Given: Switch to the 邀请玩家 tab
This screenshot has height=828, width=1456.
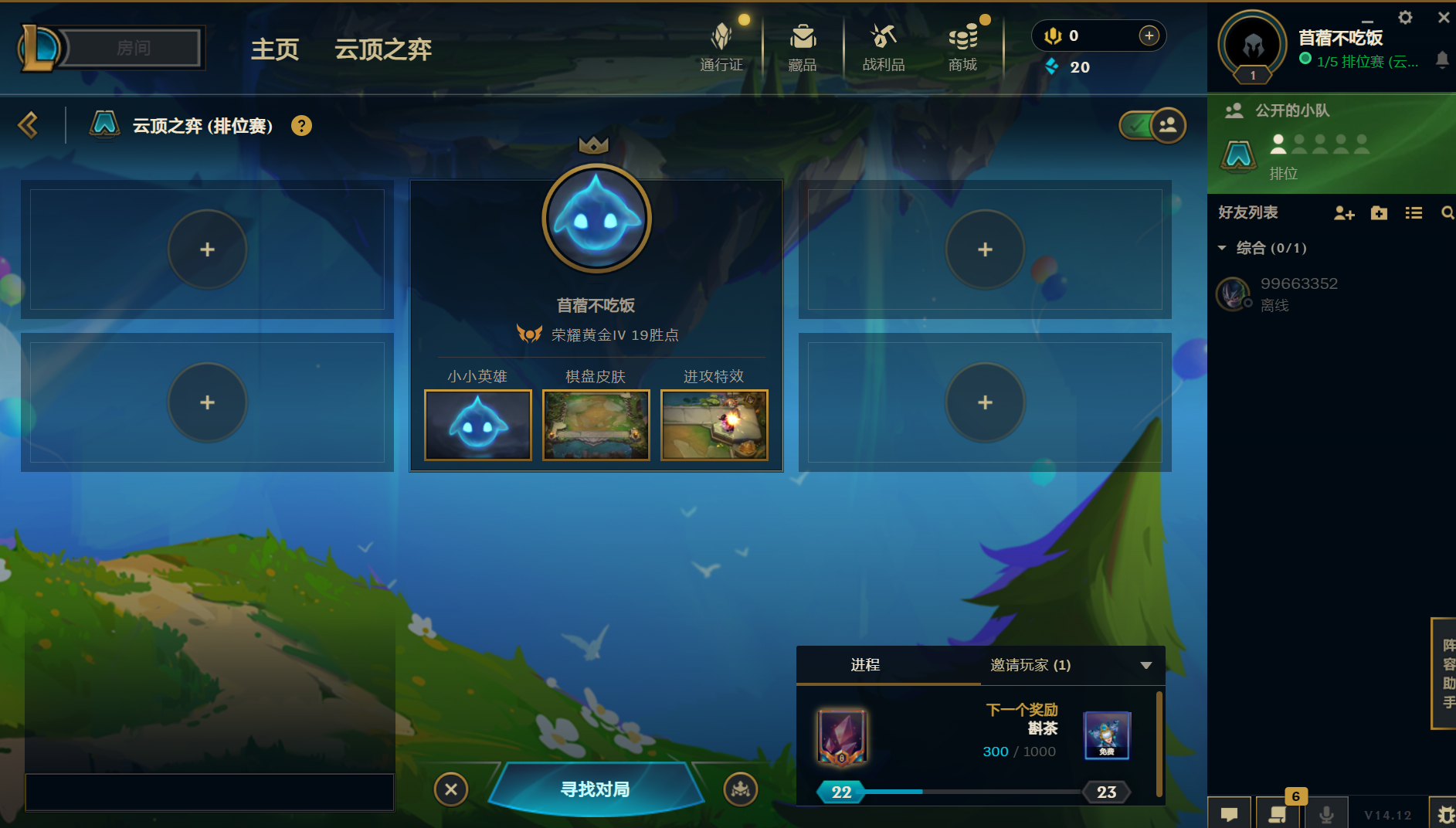Looking at the screenshot, I should click(x=1030, y=665).
